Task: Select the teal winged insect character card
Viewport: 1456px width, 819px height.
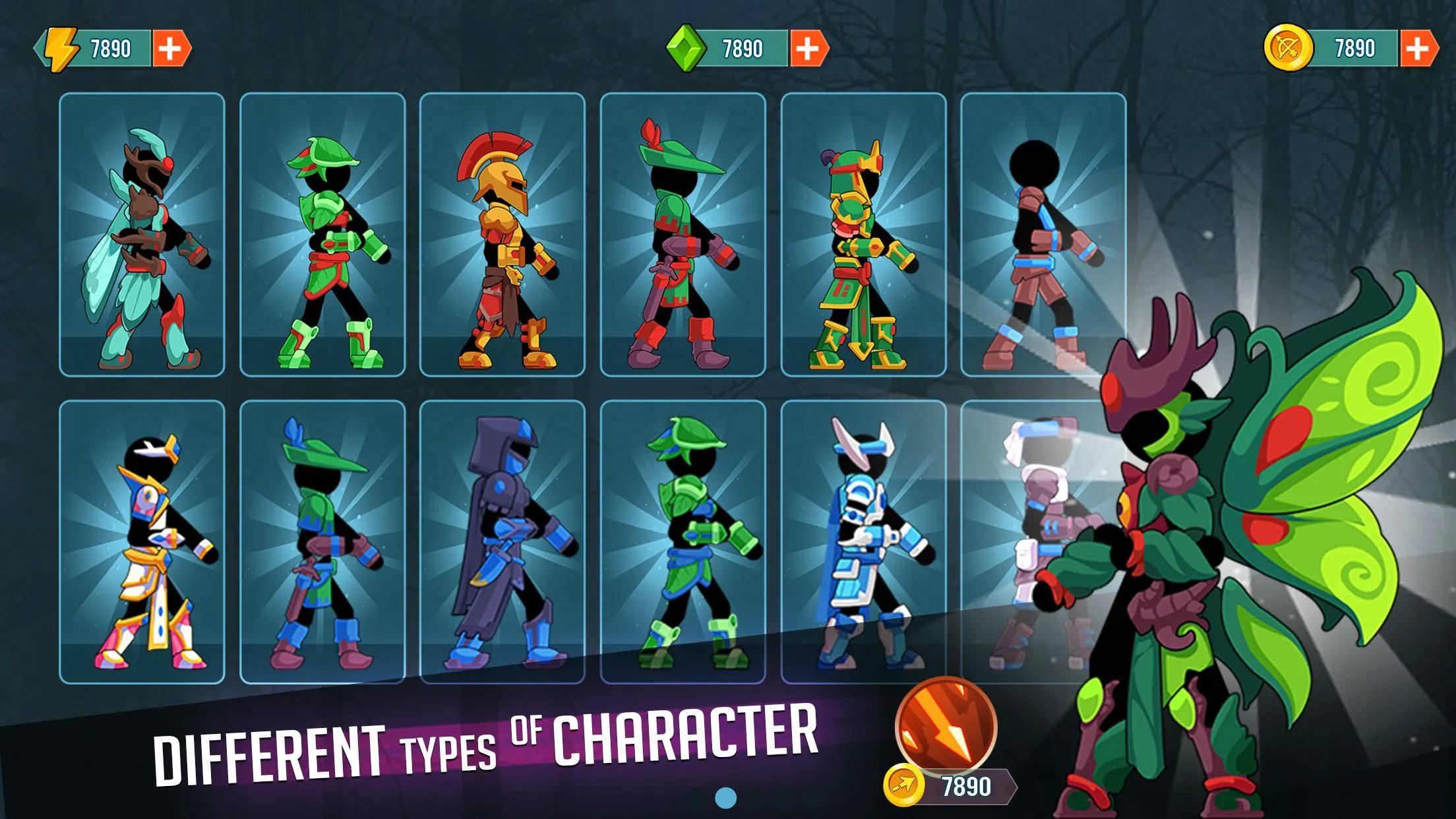Action: point(142,235)
